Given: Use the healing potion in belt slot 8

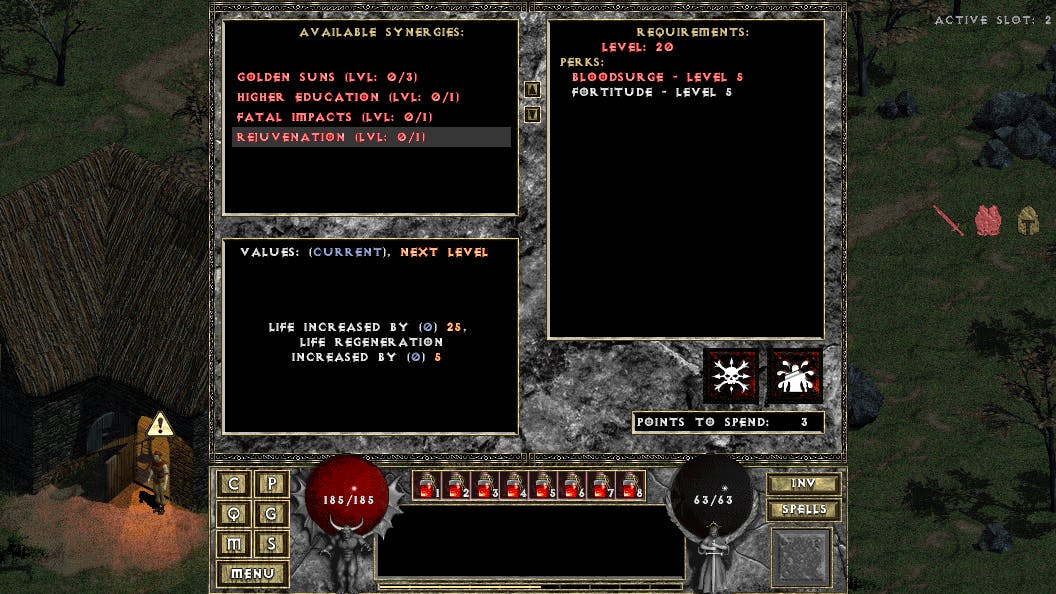Looking at the screenshot, I should (630, 486).
